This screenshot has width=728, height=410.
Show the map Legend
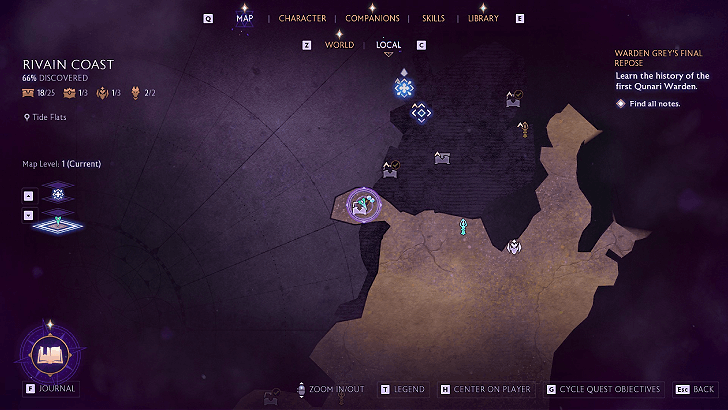coord(408,389)
